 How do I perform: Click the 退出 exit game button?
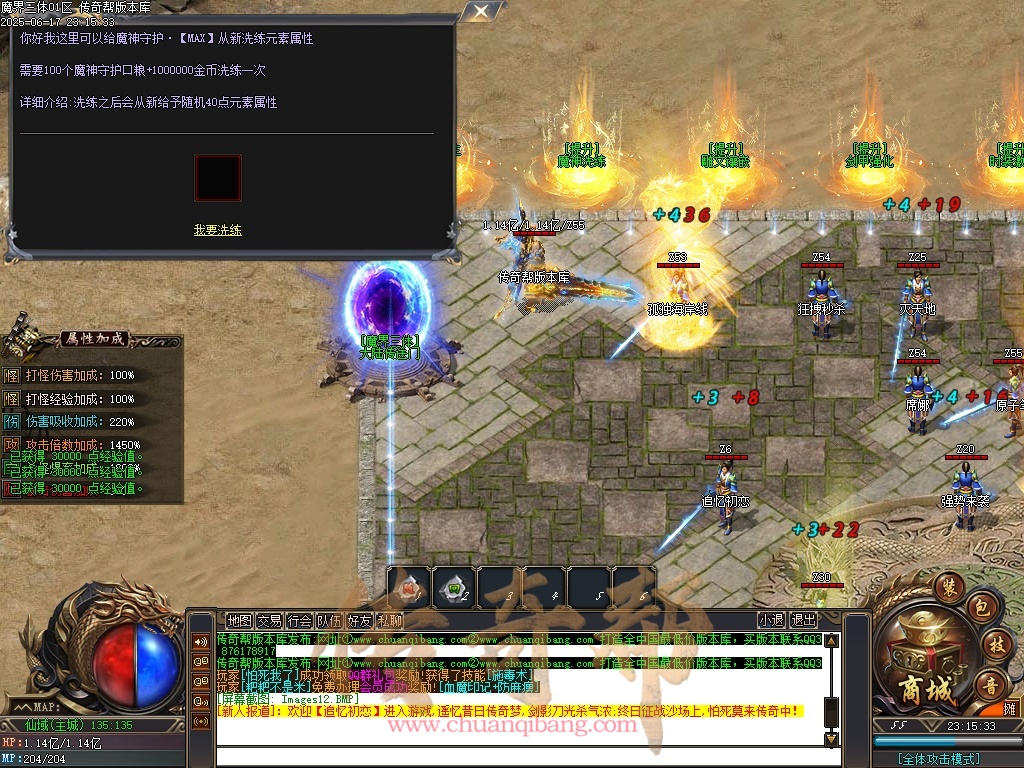(803, 621)
